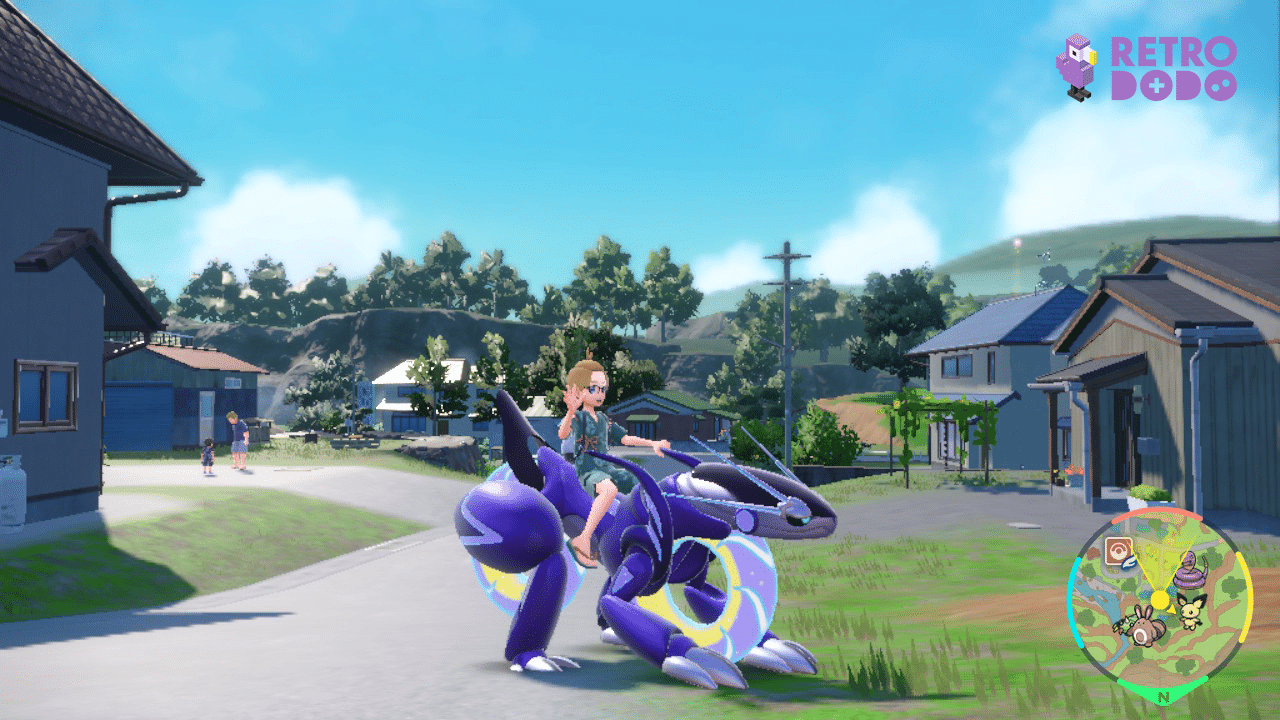Viewport: 1280px width, 720px height.
Task: Select the Poké Center icon on the minimap
Action: (1119, 547)
